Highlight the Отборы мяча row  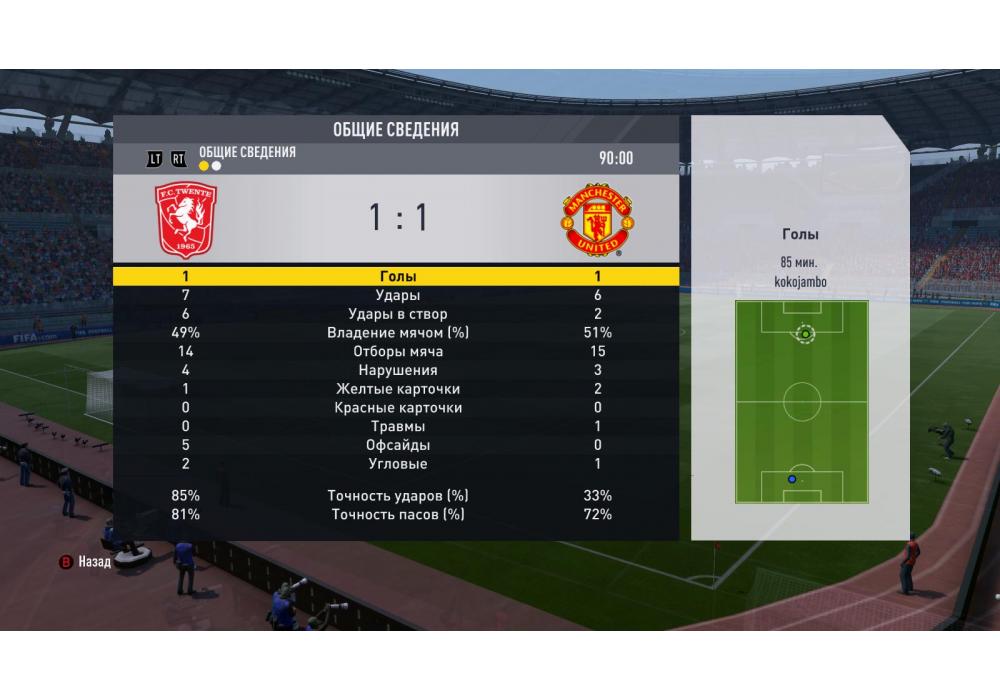pyautogui.click(x=397, y=352)
